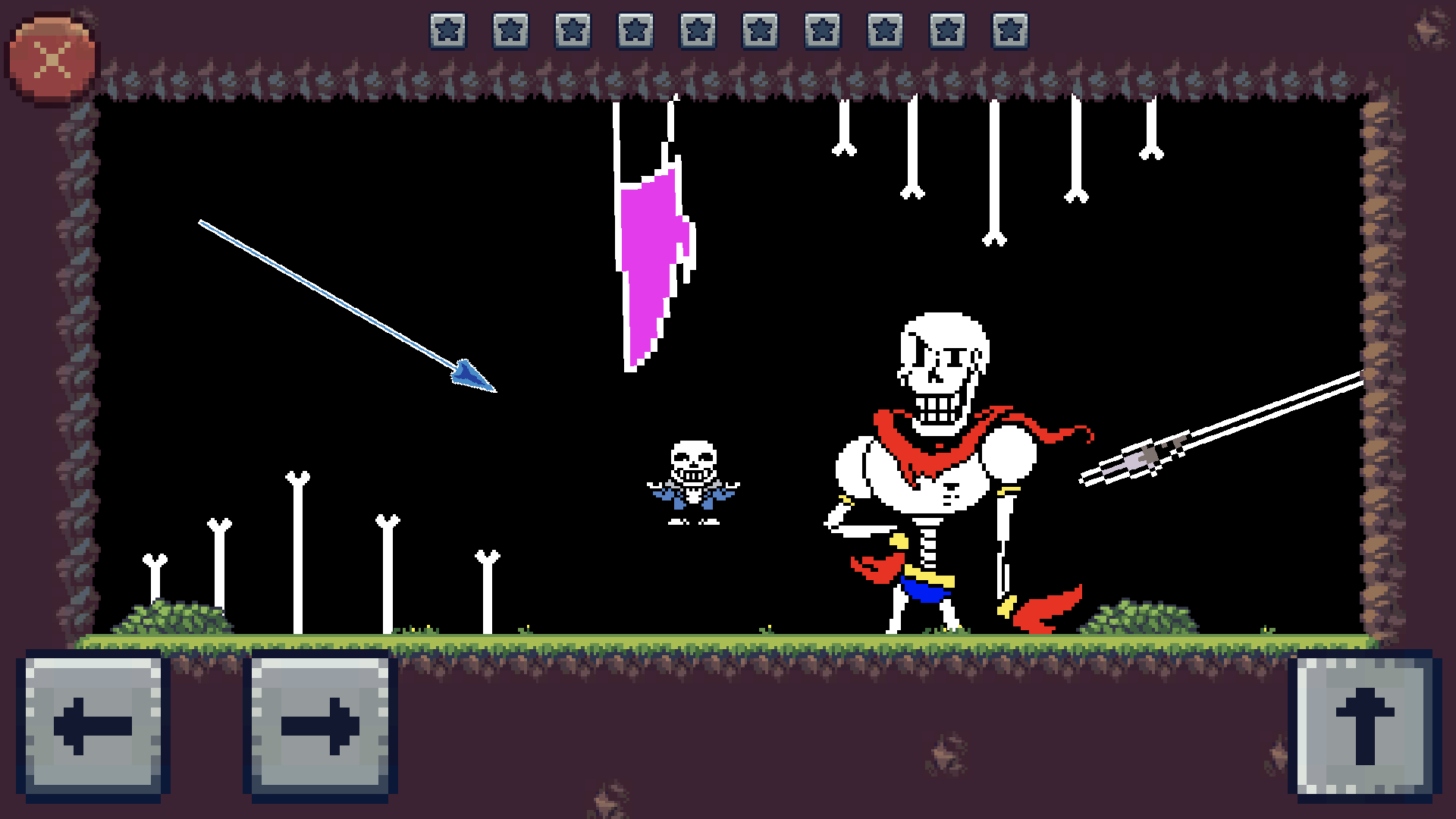Image resolution: width=1456 pixels, height=819 pixels.
Task: Click the third star icon in the row
Action: 573,32
